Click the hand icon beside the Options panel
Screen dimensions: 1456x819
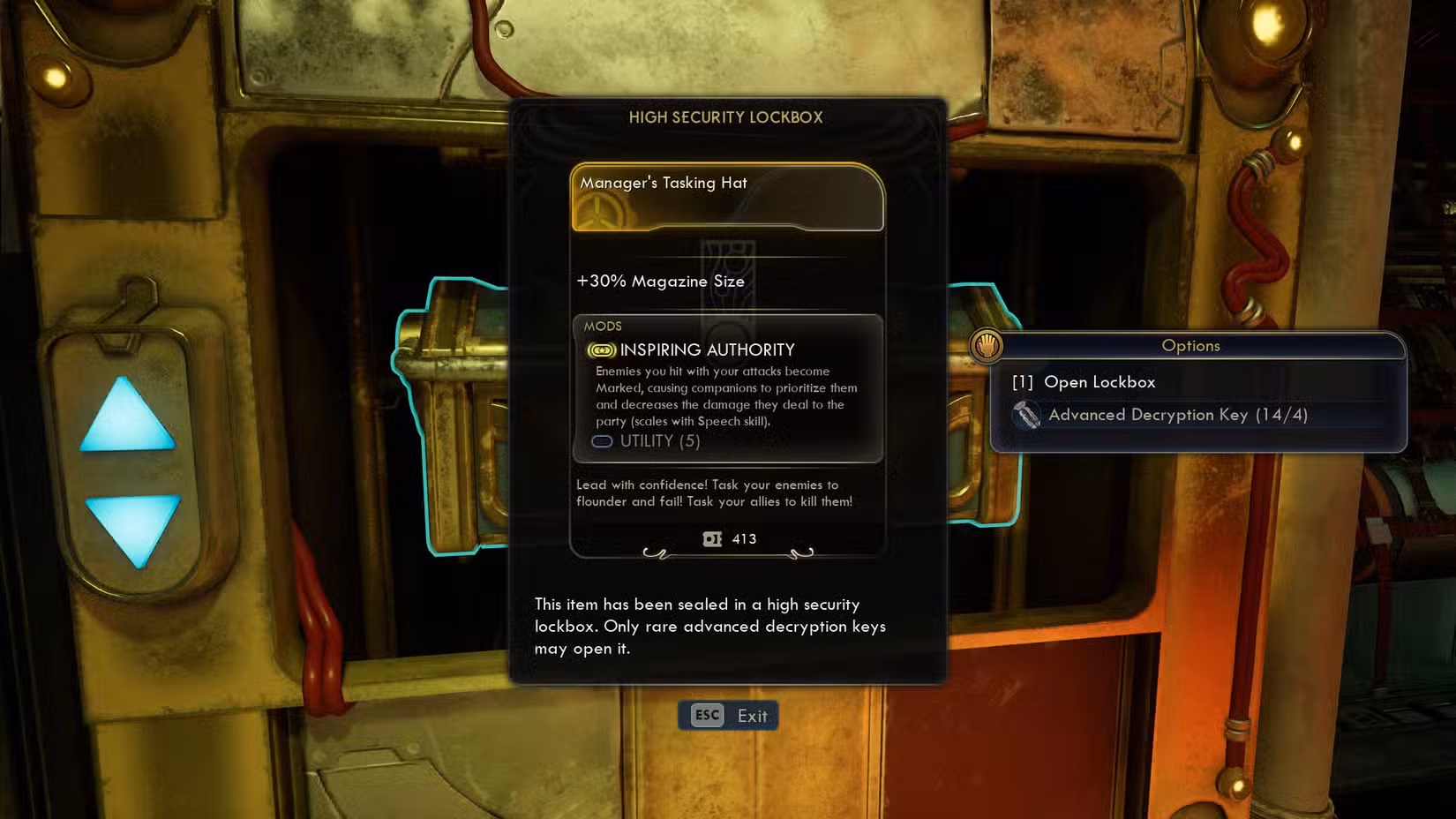(x=986, y=346)
